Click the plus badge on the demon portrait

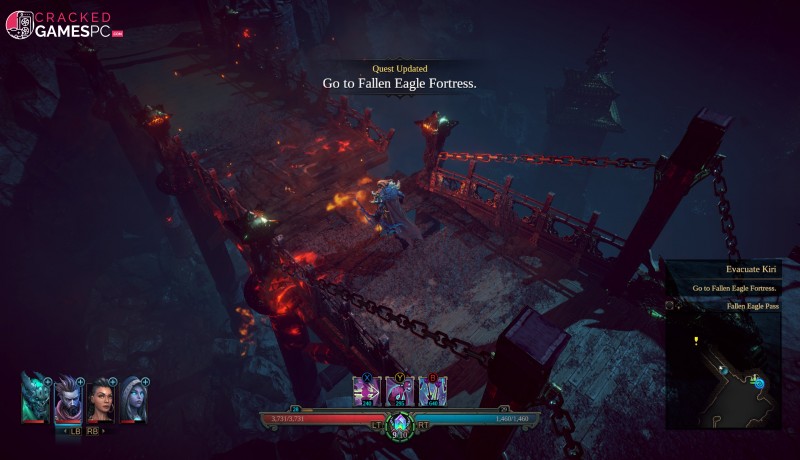[48, 382]
